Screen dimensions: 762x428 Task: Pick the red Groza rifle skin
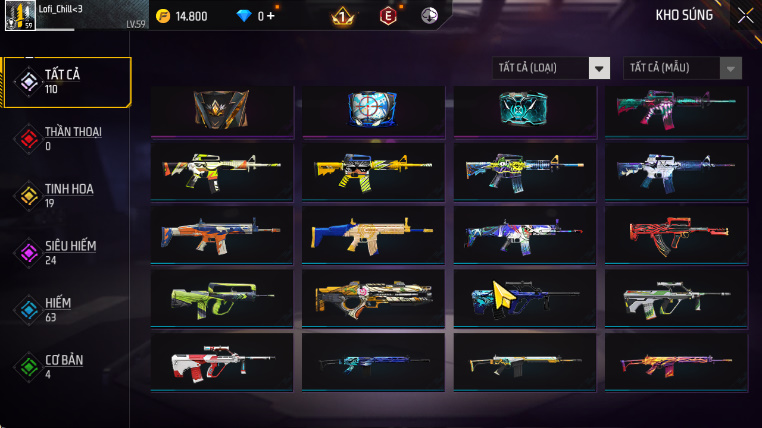pyautogui.click(x=675, y=235)
